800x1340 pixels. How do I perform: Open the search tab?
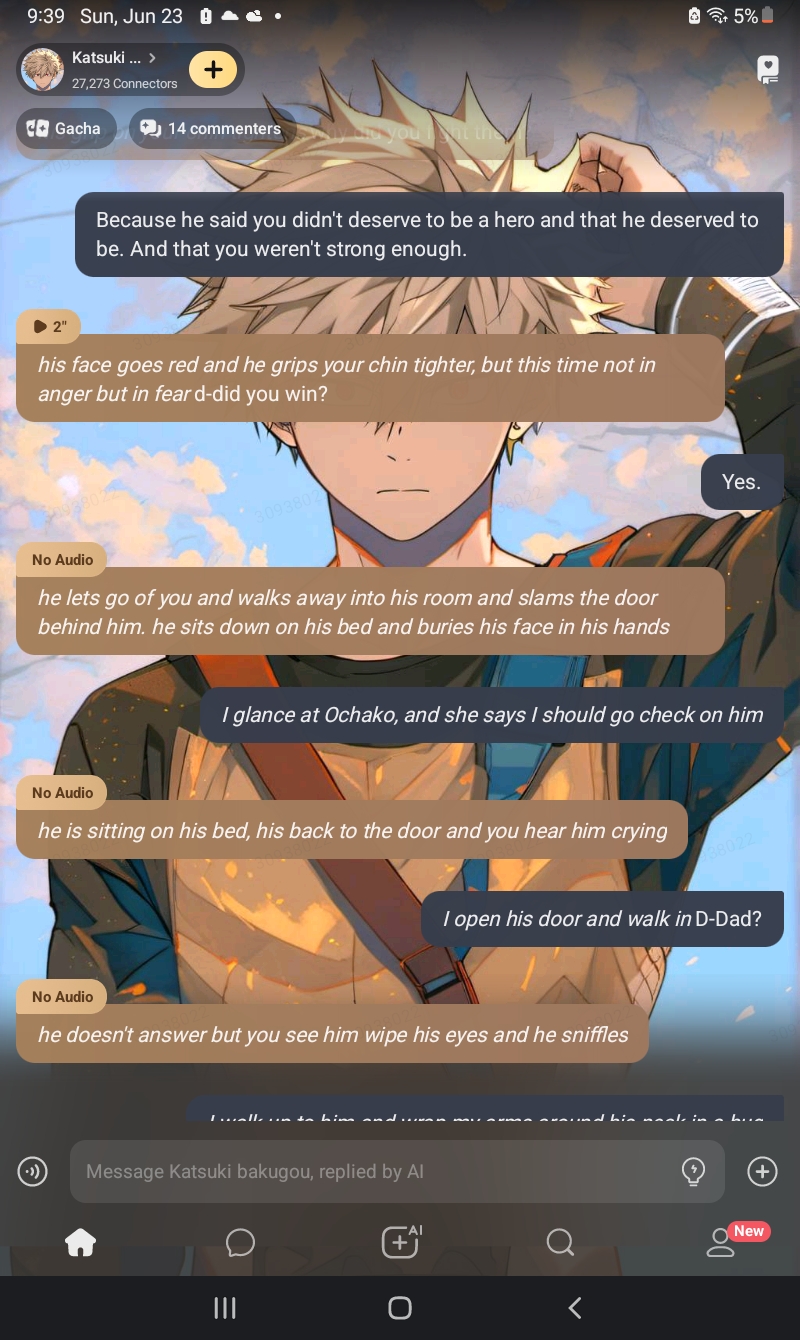pyautogui.click(x=560, y=1242)
